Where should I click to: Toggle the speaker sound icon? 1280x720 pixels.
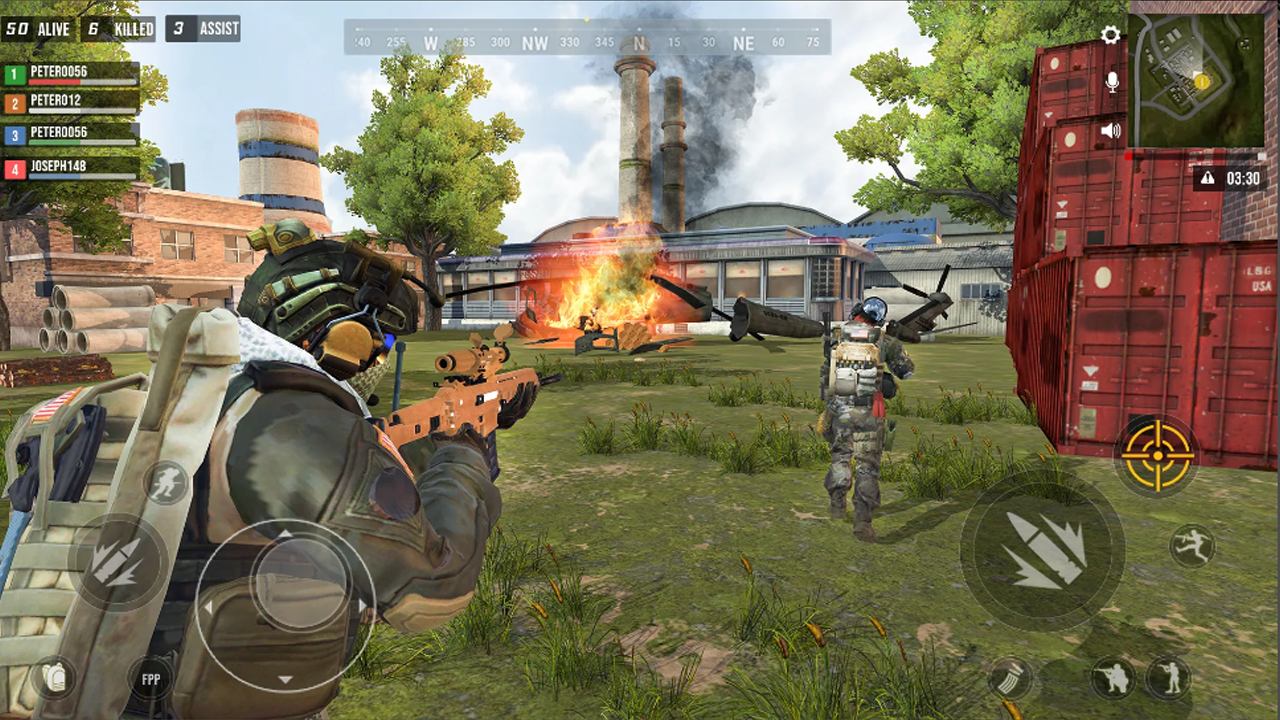tap(1111, 130)
